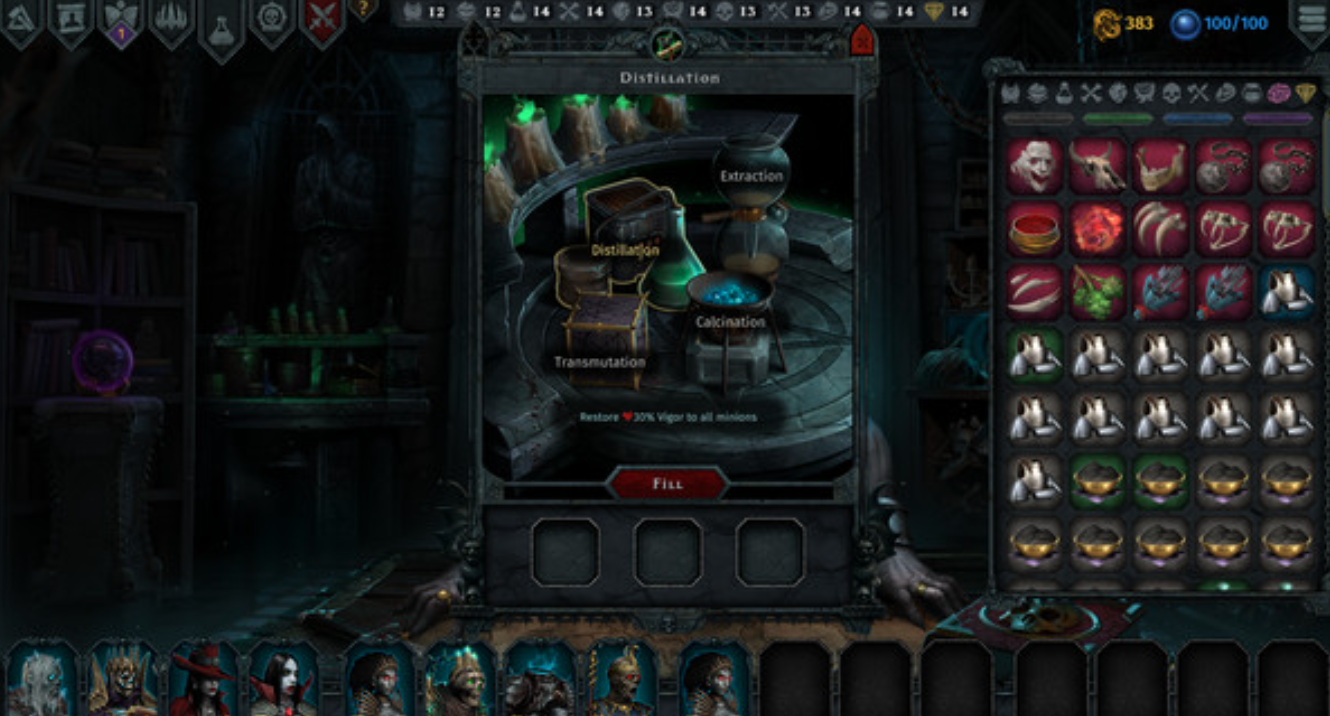Image resolution: width=1330 pixels, height=716 pixels.
Task: Select the Extraction station
Action: pos(751,176)
